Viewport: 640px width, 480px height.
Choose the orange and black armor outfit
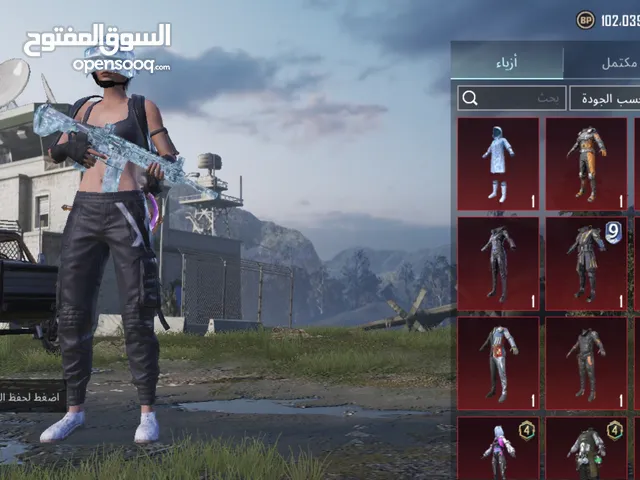click(586, 164)
